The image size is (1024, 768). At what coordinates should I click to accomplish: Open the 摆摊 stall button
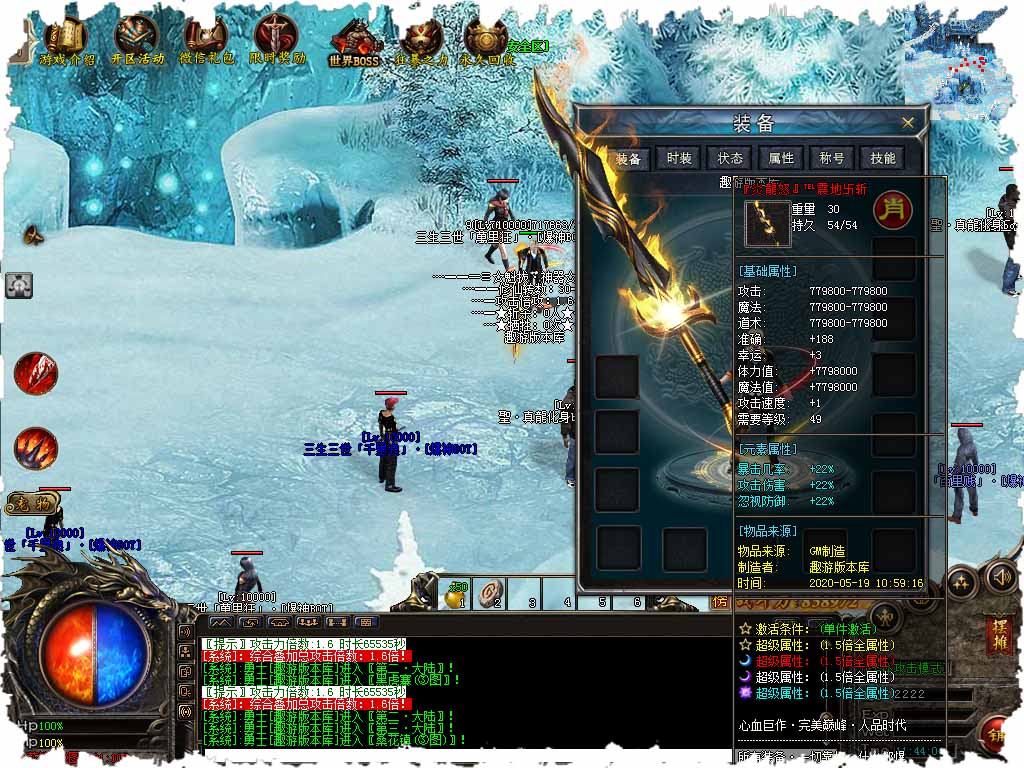tap(998, 634)
